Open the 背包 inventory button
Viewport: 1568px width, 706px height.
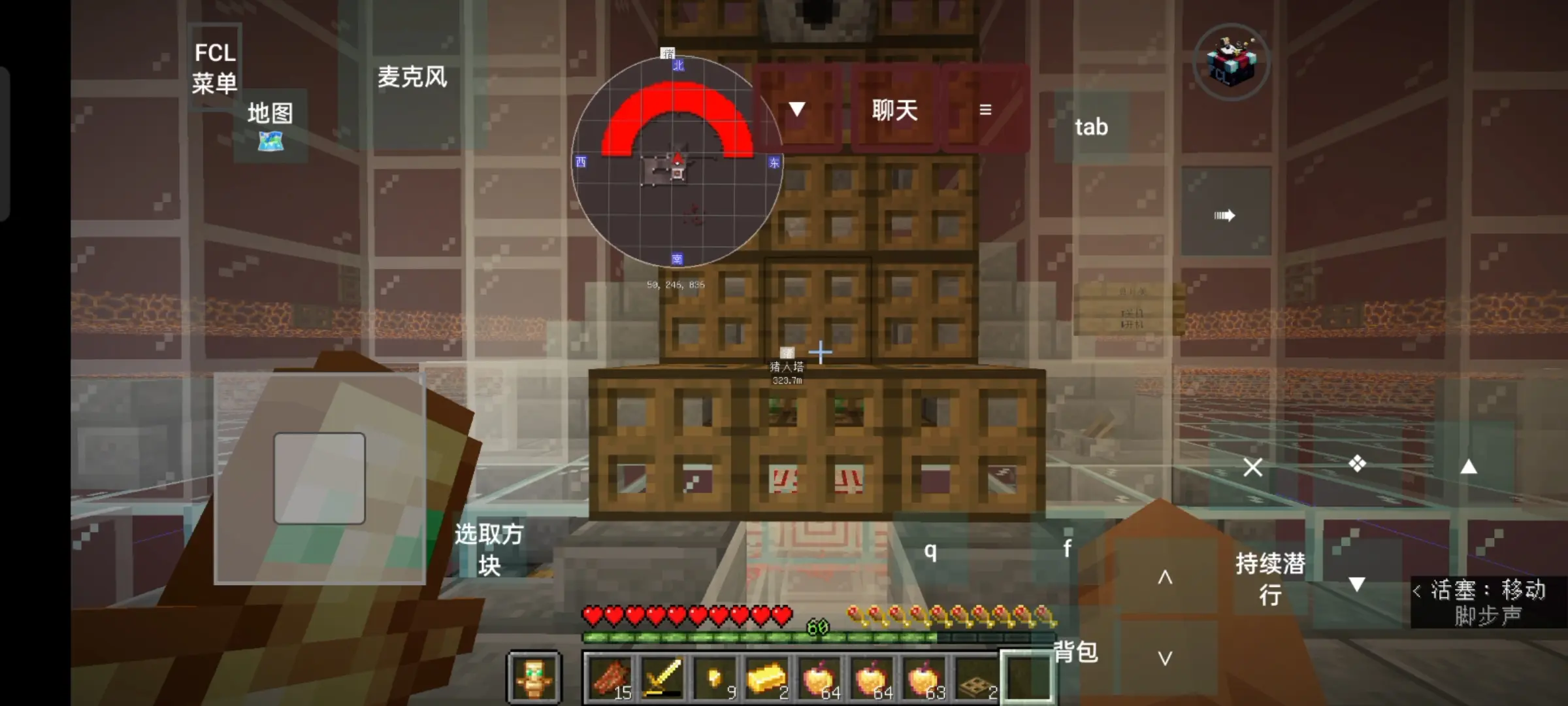(1075, 651)
